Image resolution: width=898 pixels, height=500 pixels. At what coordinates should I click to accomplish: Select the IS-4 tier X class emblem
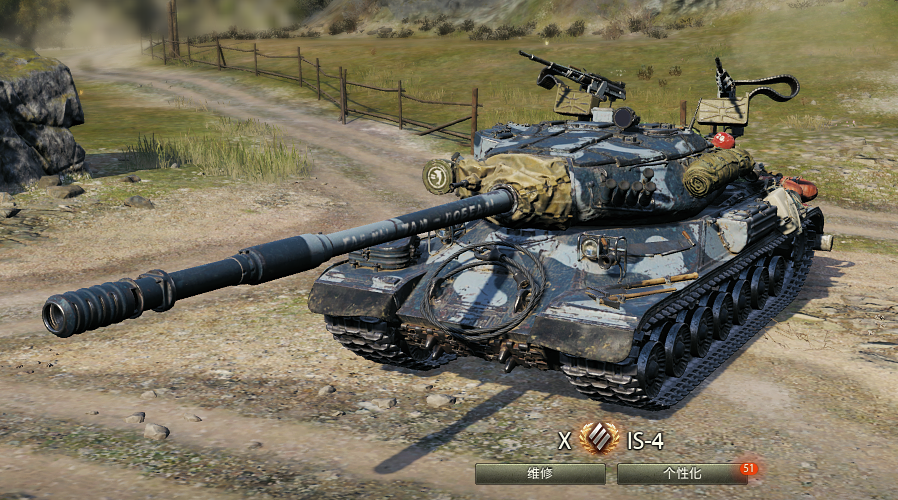tap(600, 440)
